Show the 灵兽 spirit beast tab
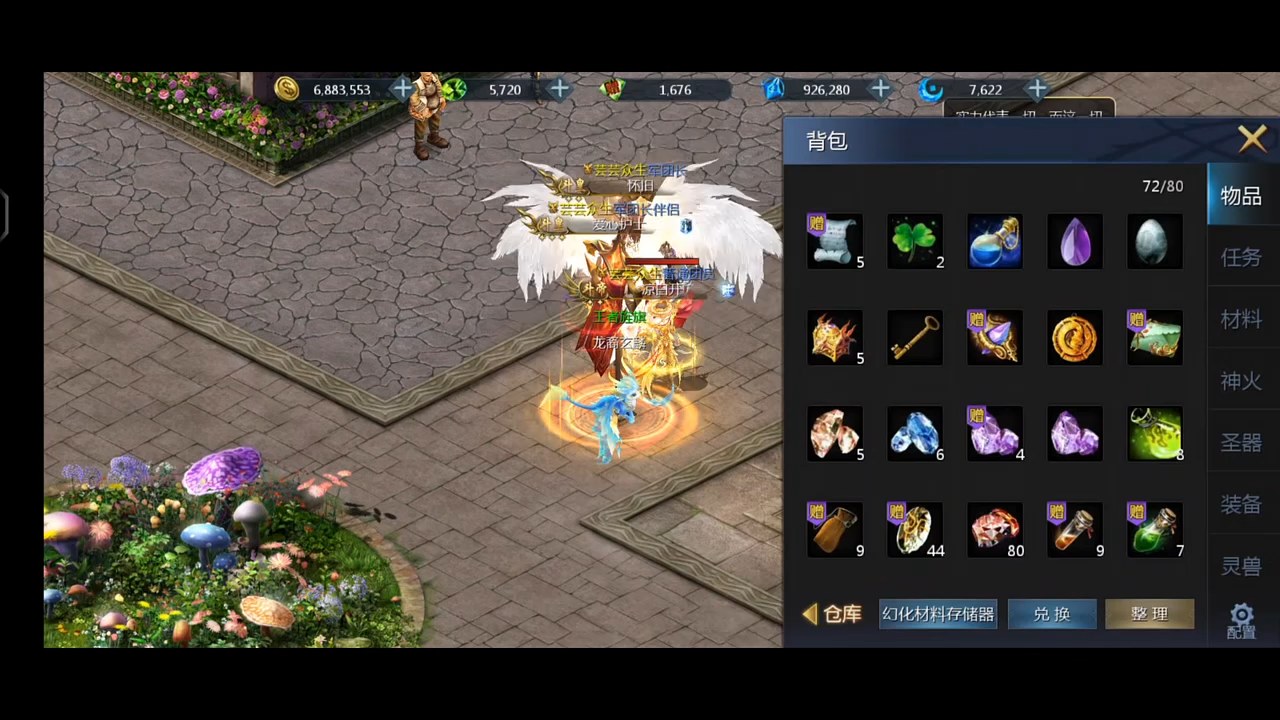 pos(1241,566)
